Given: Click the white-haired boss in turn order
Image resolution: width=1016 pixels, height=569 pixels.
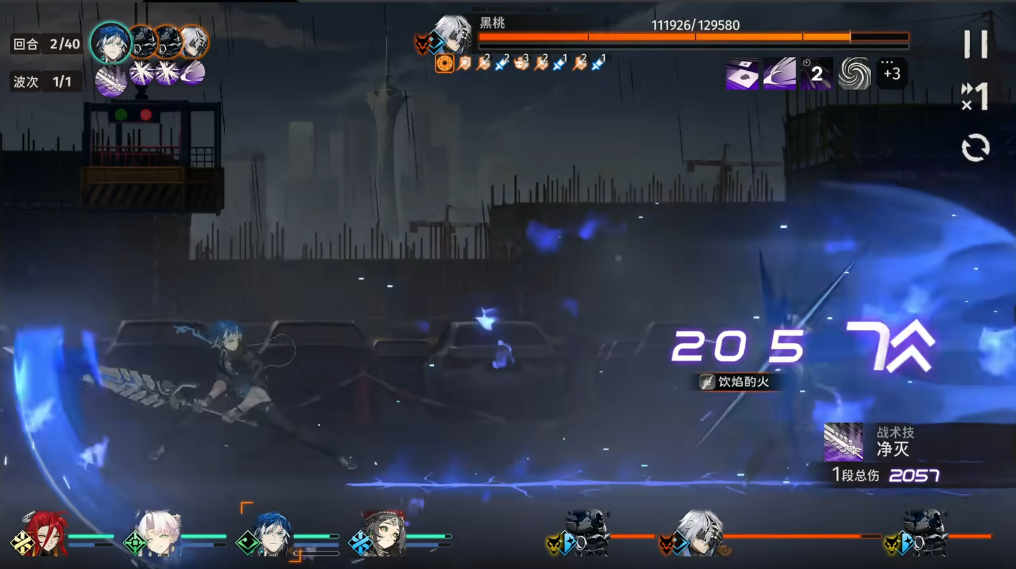Looking at the screenshot, I should coord(193,42).
